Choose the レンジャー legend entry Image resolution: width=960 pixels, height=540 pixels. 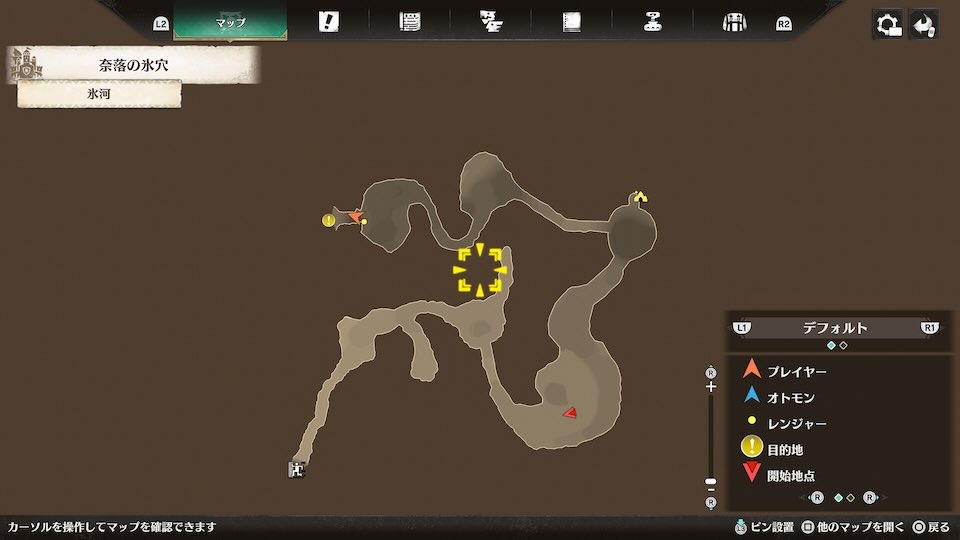point(796,423)
